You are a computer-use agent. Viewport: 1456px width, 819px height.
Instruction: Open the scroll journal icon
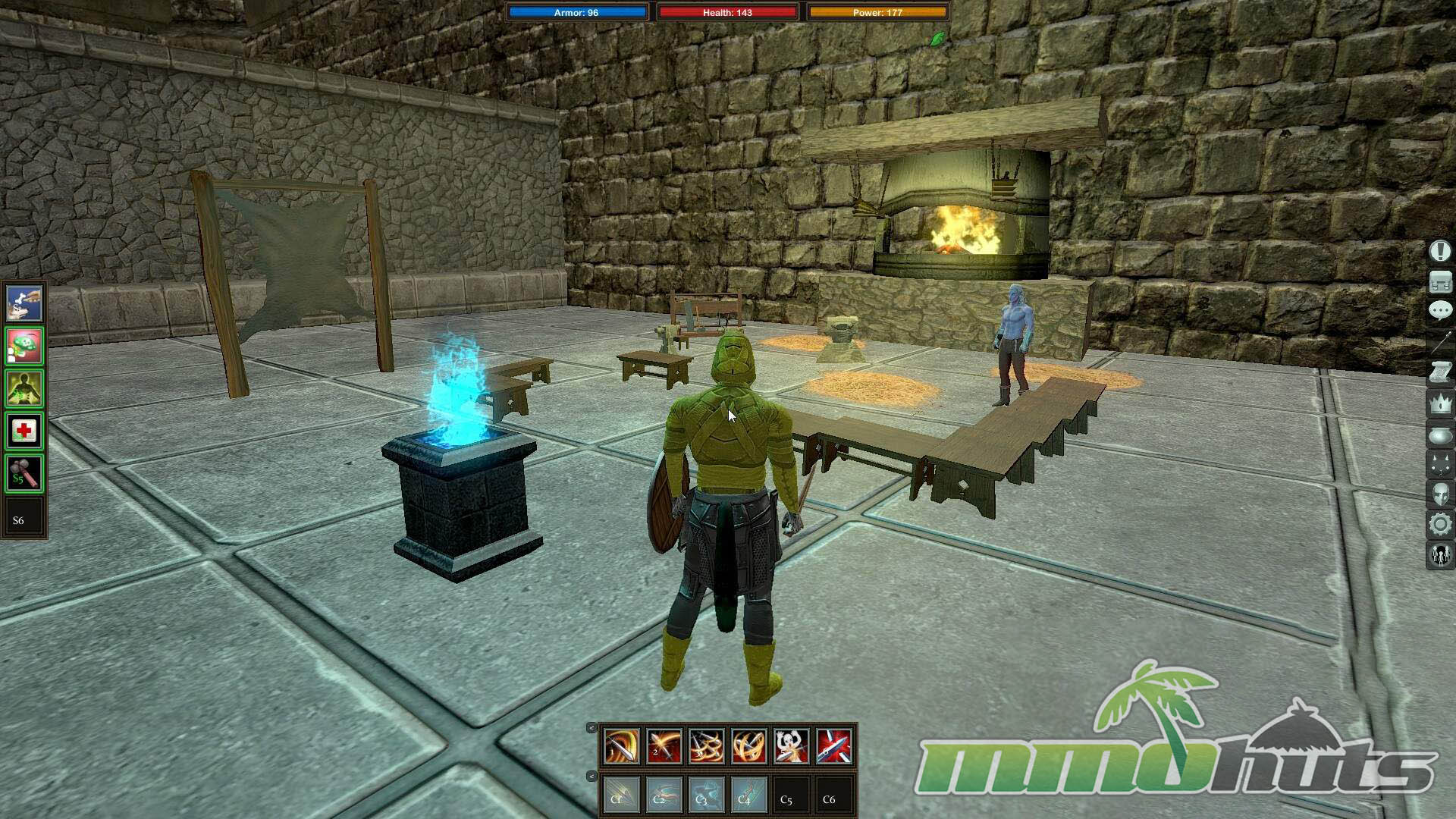tap(1440, 372)
